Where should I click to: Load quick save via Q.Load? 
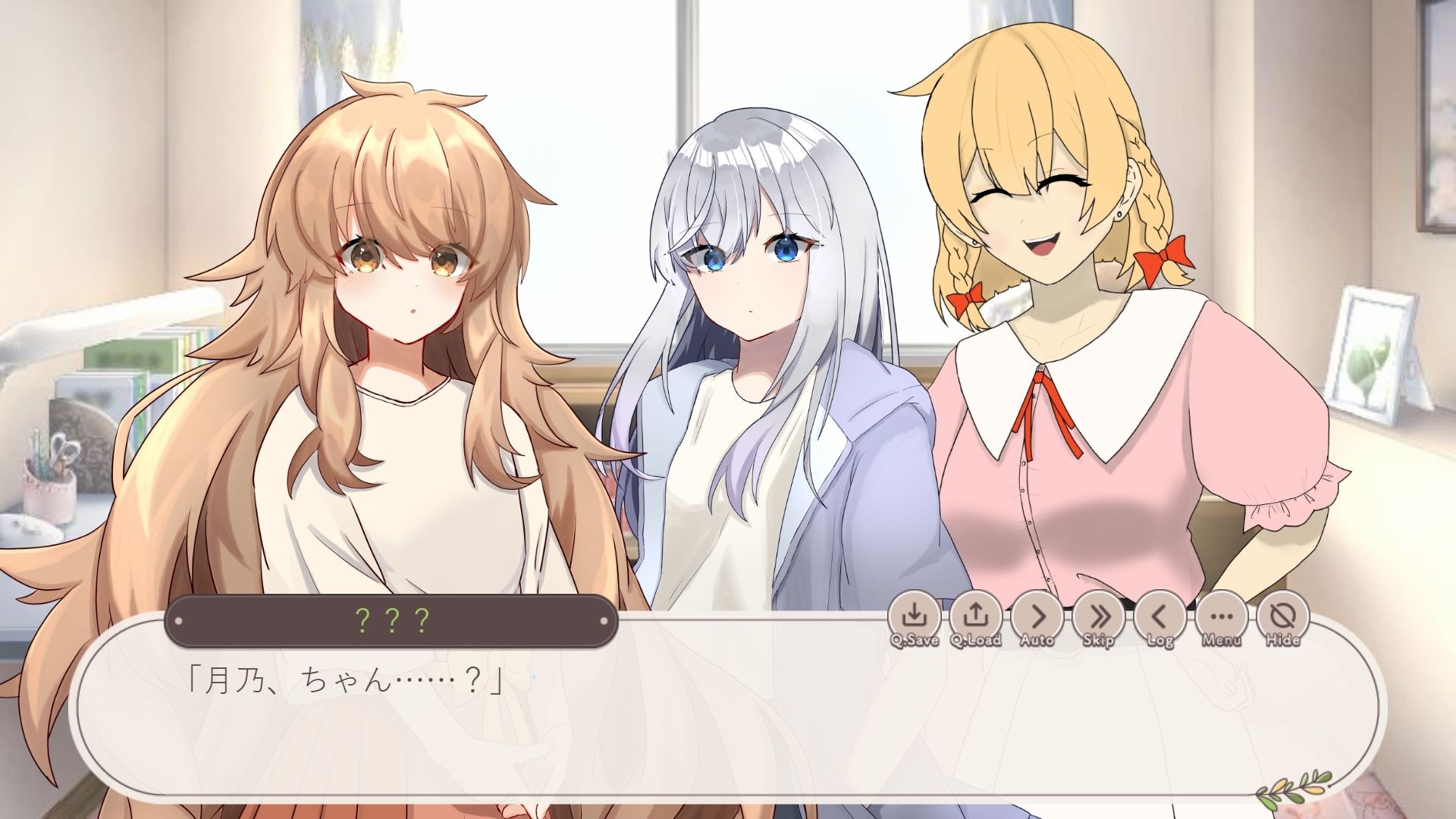click(x=976, y=617)
